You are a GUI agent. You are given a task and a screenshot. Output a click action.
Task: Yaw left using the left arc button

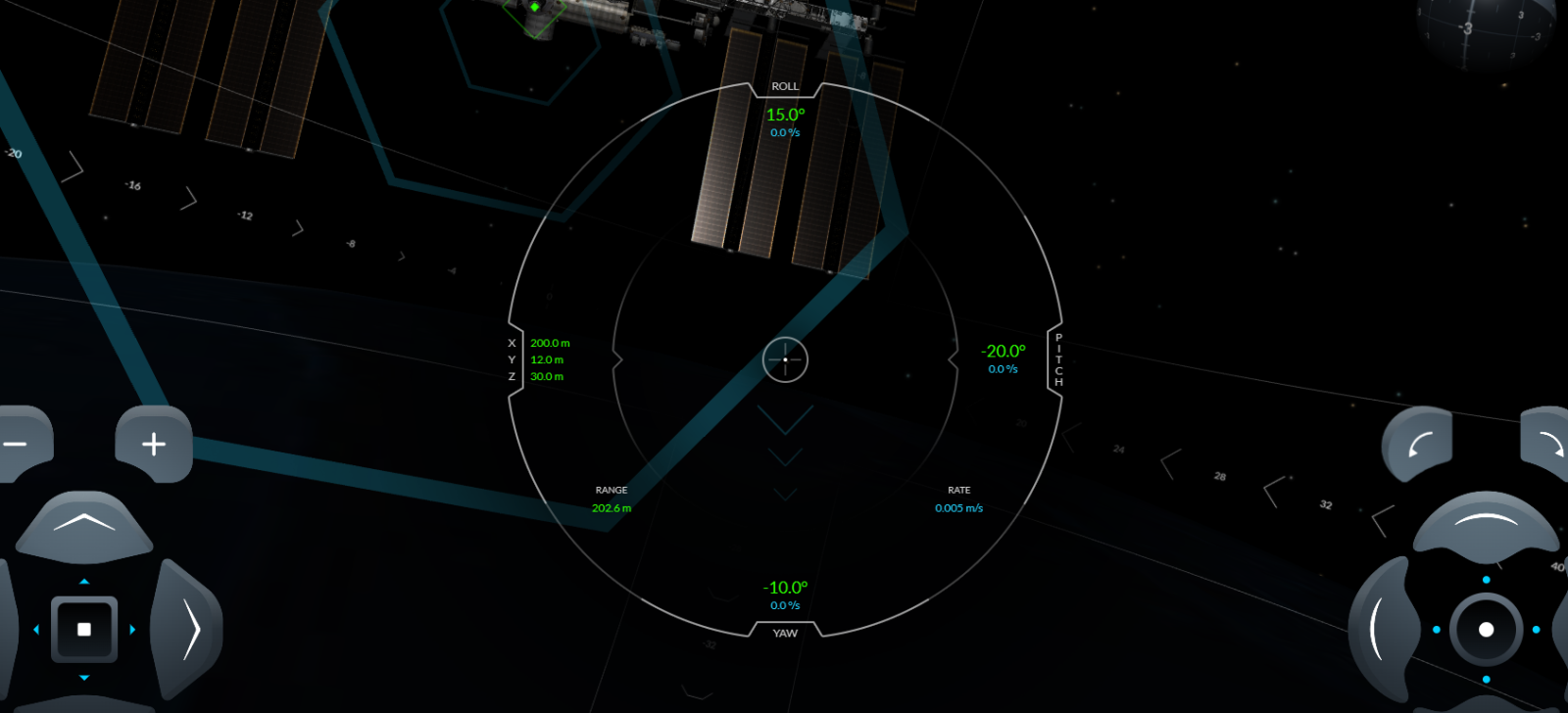pos(1380,629)
